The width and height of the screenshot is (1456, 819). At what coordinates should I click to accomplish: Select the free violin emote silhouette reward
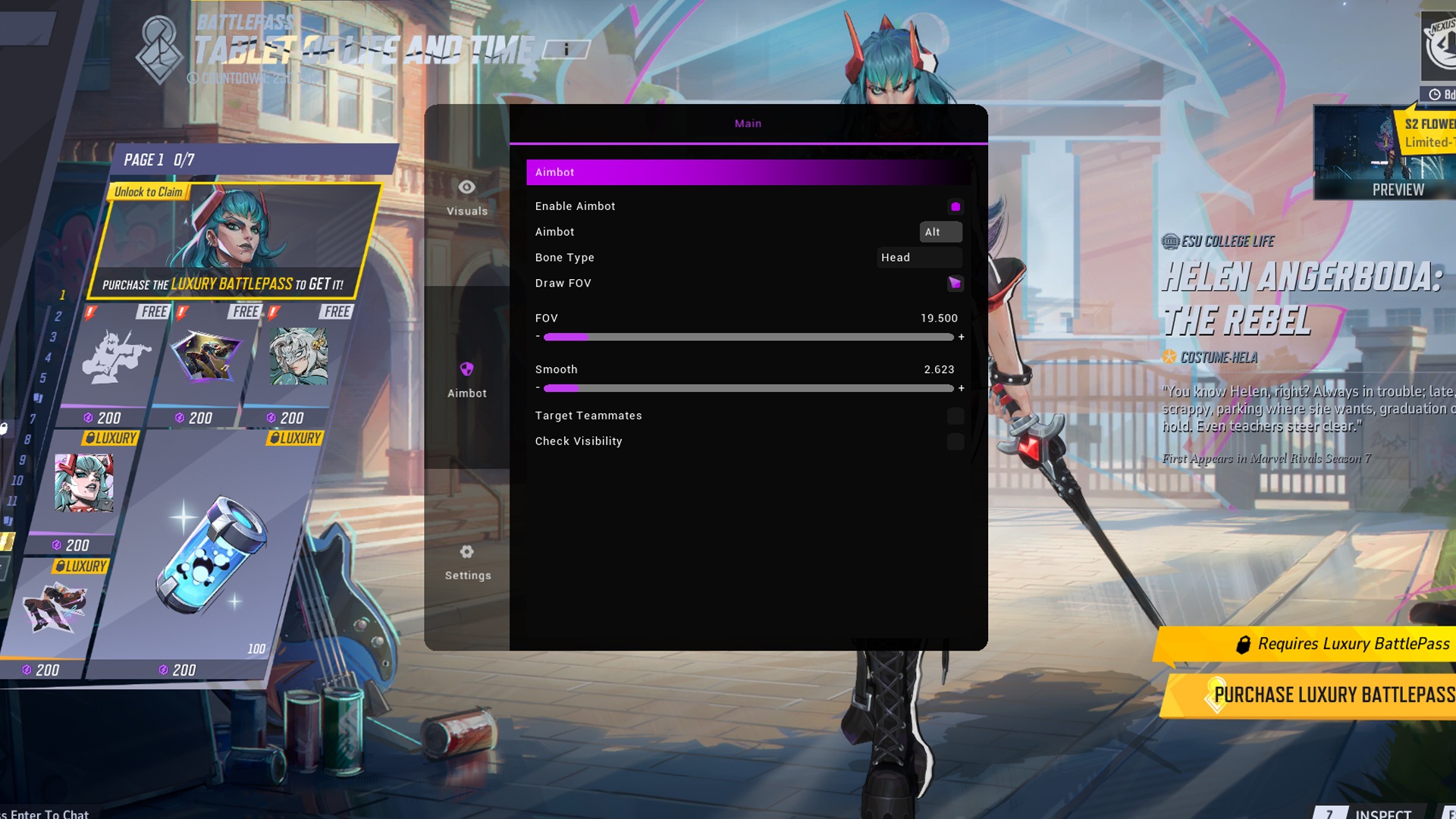[x=117, y=356]
